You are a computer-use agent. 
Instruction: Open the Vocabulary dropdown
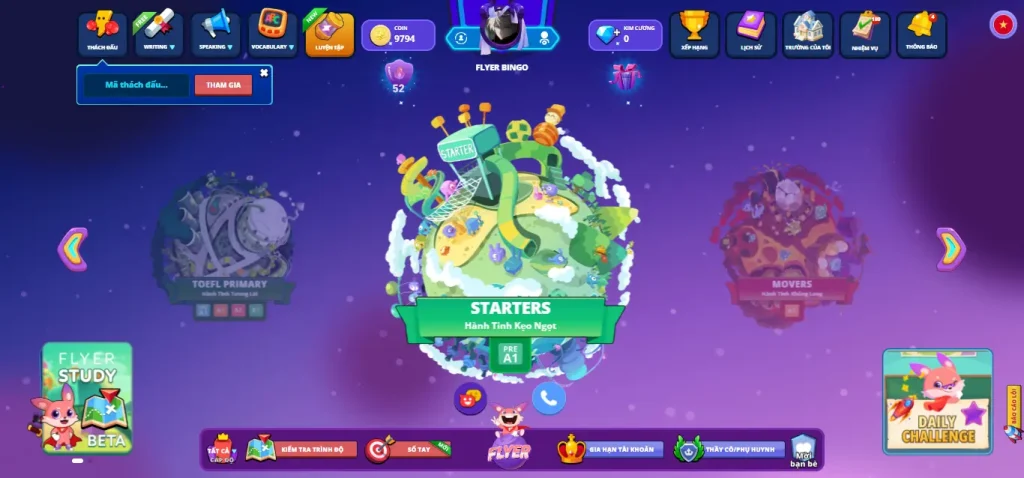pyautogui.click(x=272, y=33)
